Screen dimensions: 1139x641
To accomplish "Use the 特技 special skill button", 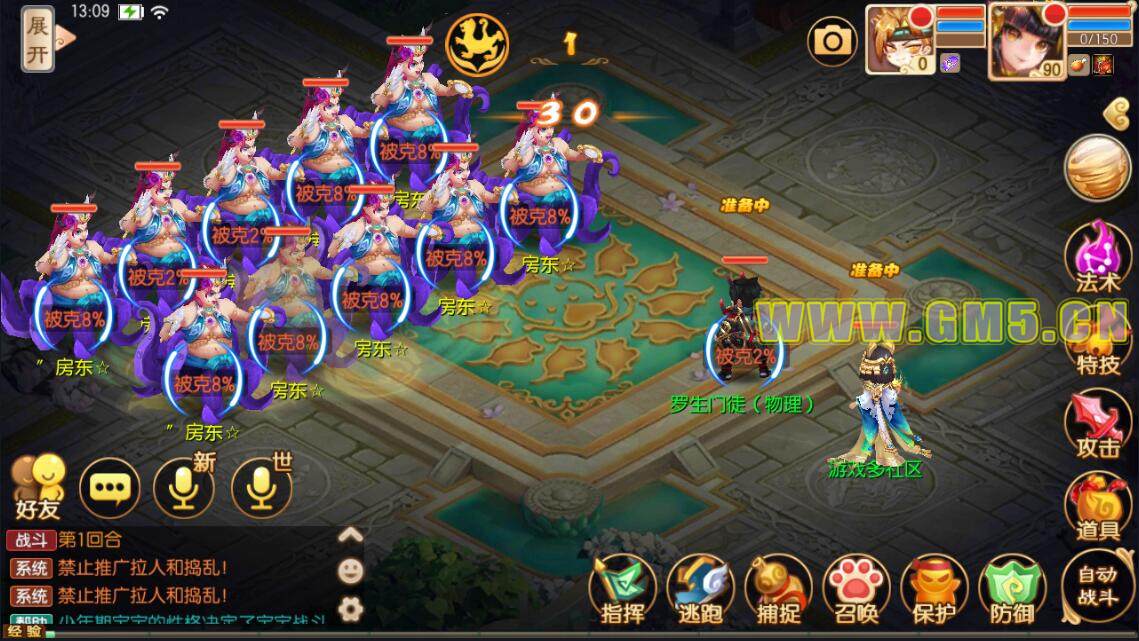I will [1097, 345].
